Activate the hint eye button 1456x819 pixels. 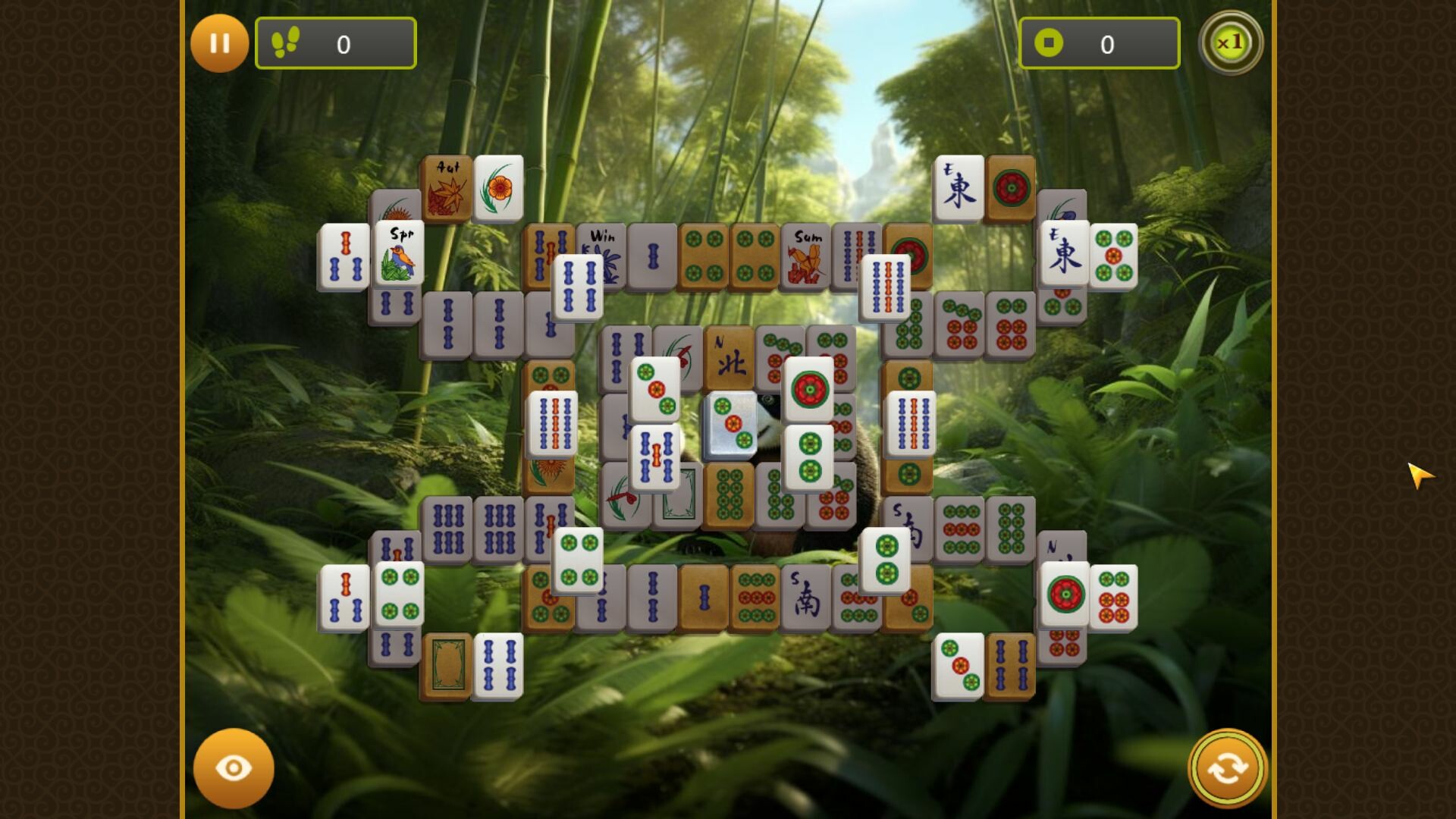click(x=234, y=767)
